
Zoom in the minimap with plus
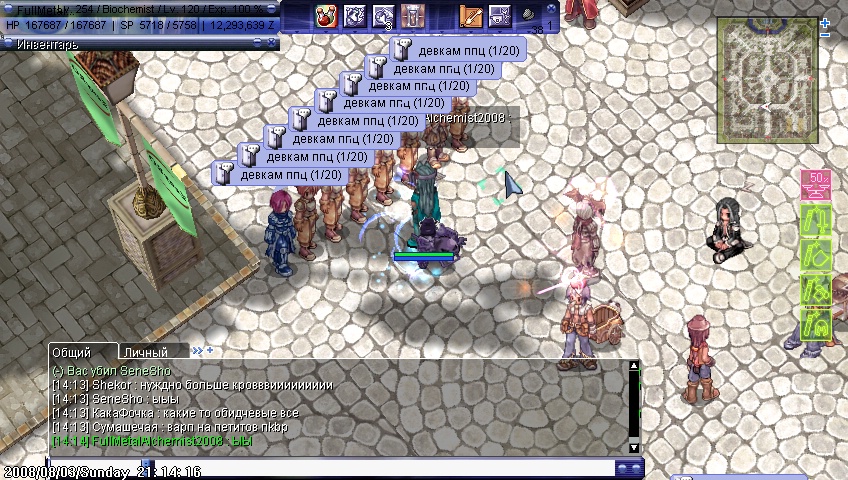[x=825, y=21]
